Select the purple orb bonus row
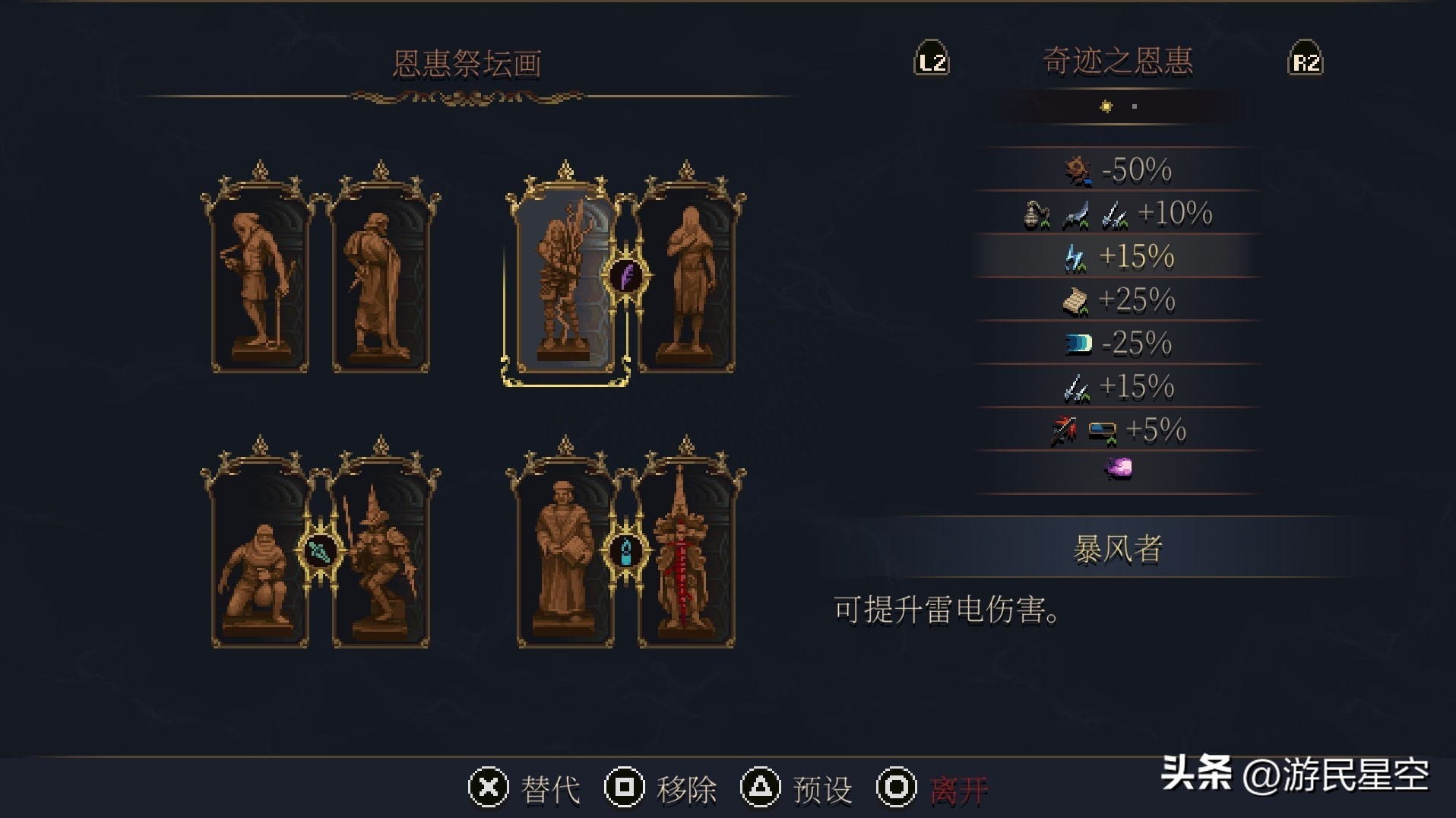The width and height of the screenshot is (1456, 818). coord(1117,469)
